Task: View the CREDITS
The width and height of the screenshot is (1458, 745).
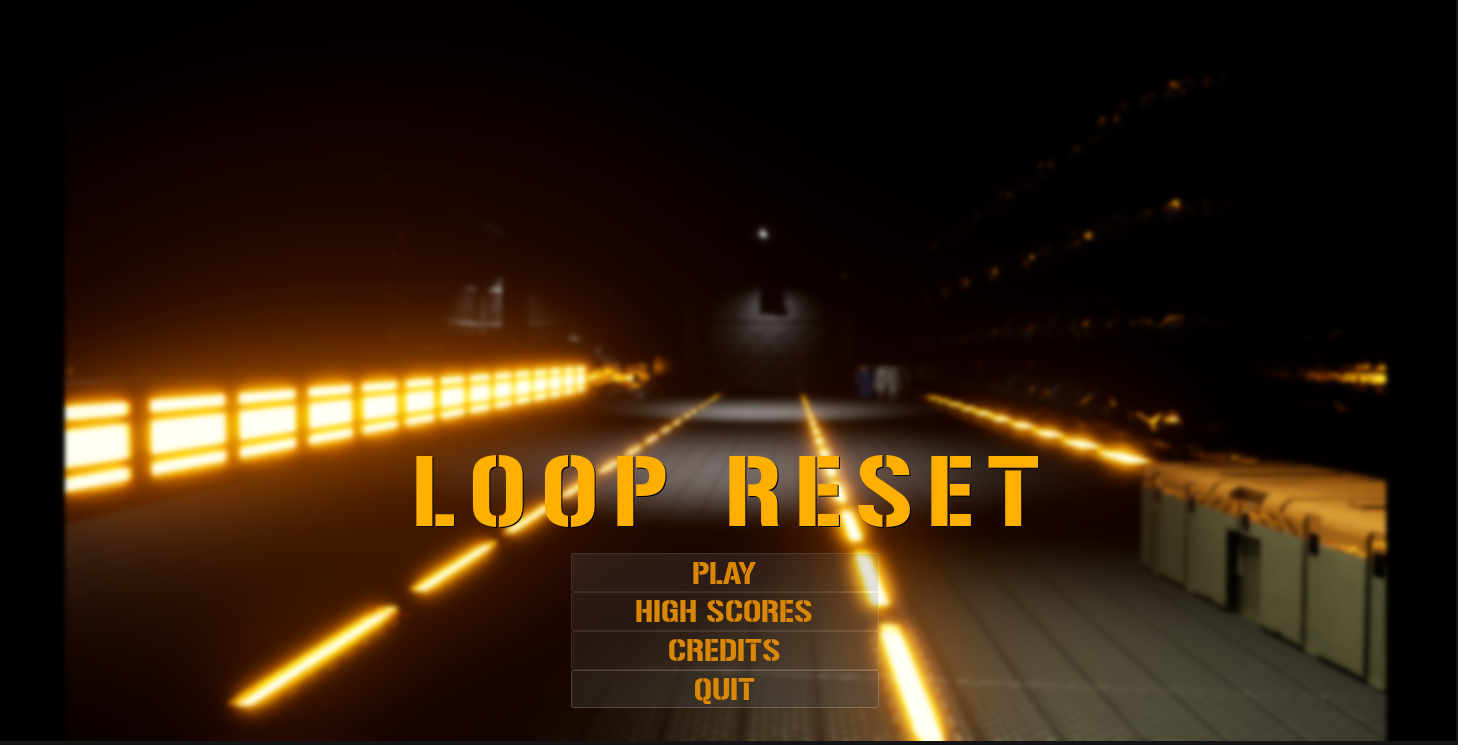Action: (724, 650)
